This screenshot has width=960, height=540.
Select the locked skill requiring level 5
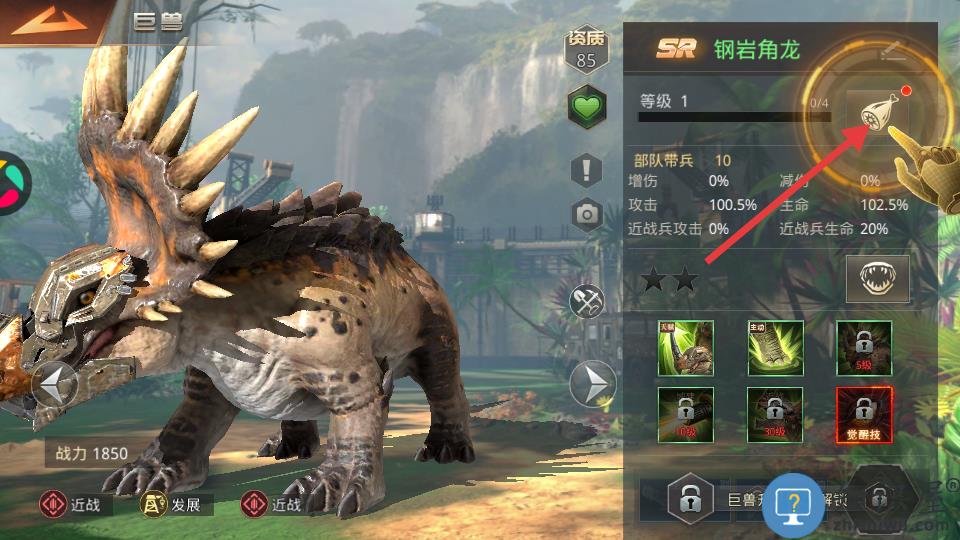pos(864,348)
